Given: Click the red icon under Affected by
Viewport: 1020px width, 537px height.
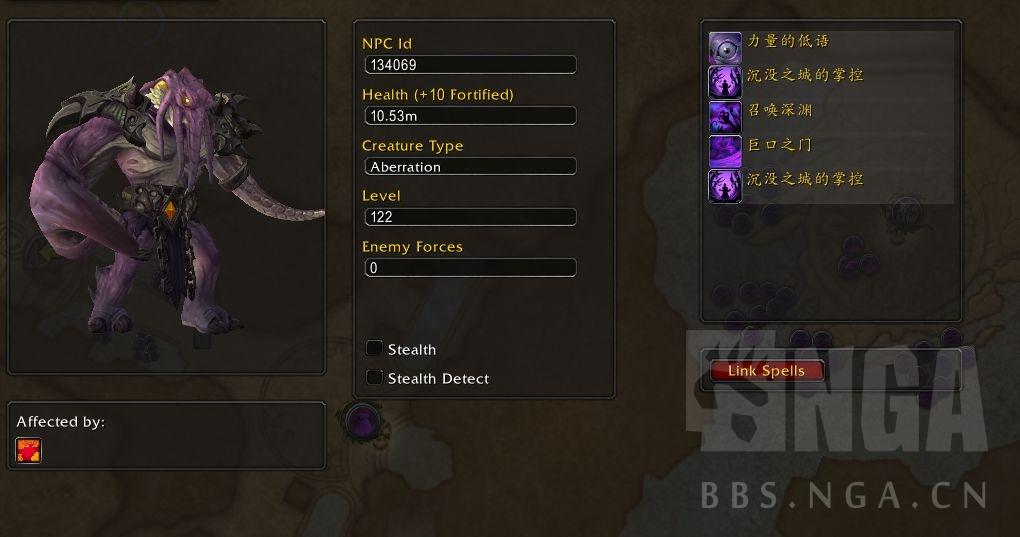Looking at the screenshot, I should pos(28,450).
